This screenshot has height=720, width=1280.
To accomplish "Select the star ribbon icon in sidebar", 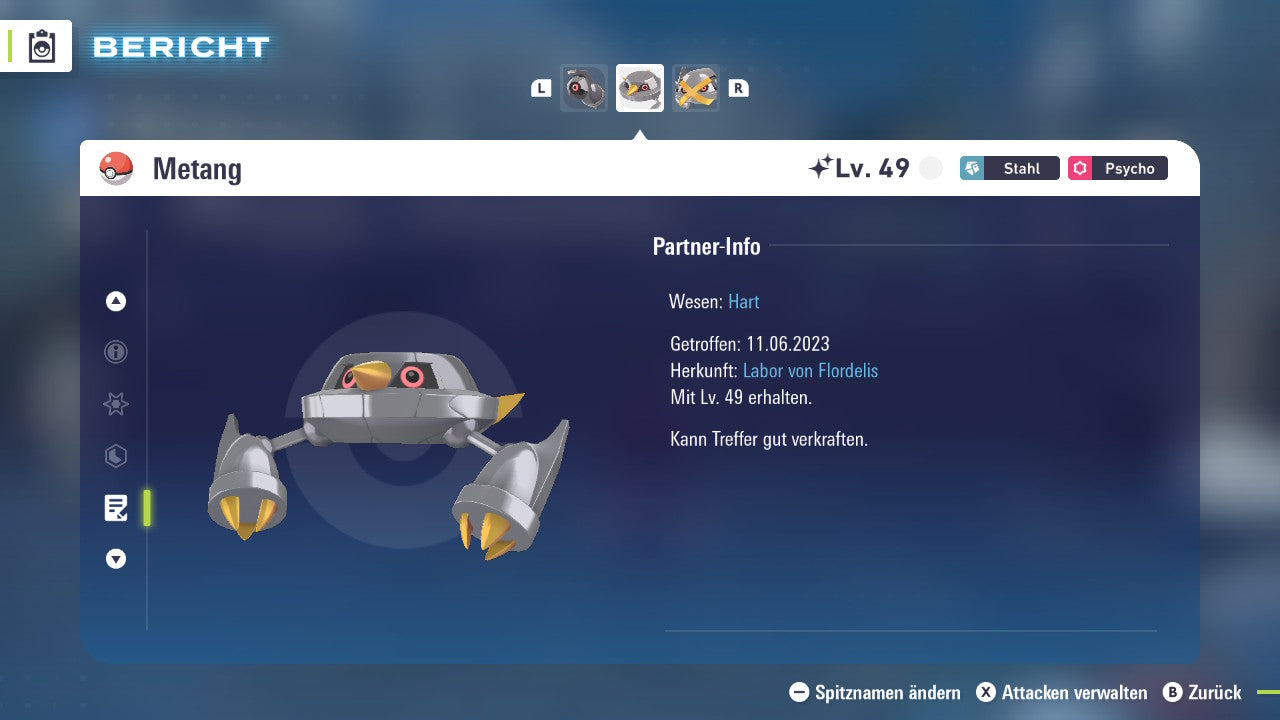I will 115,404.
